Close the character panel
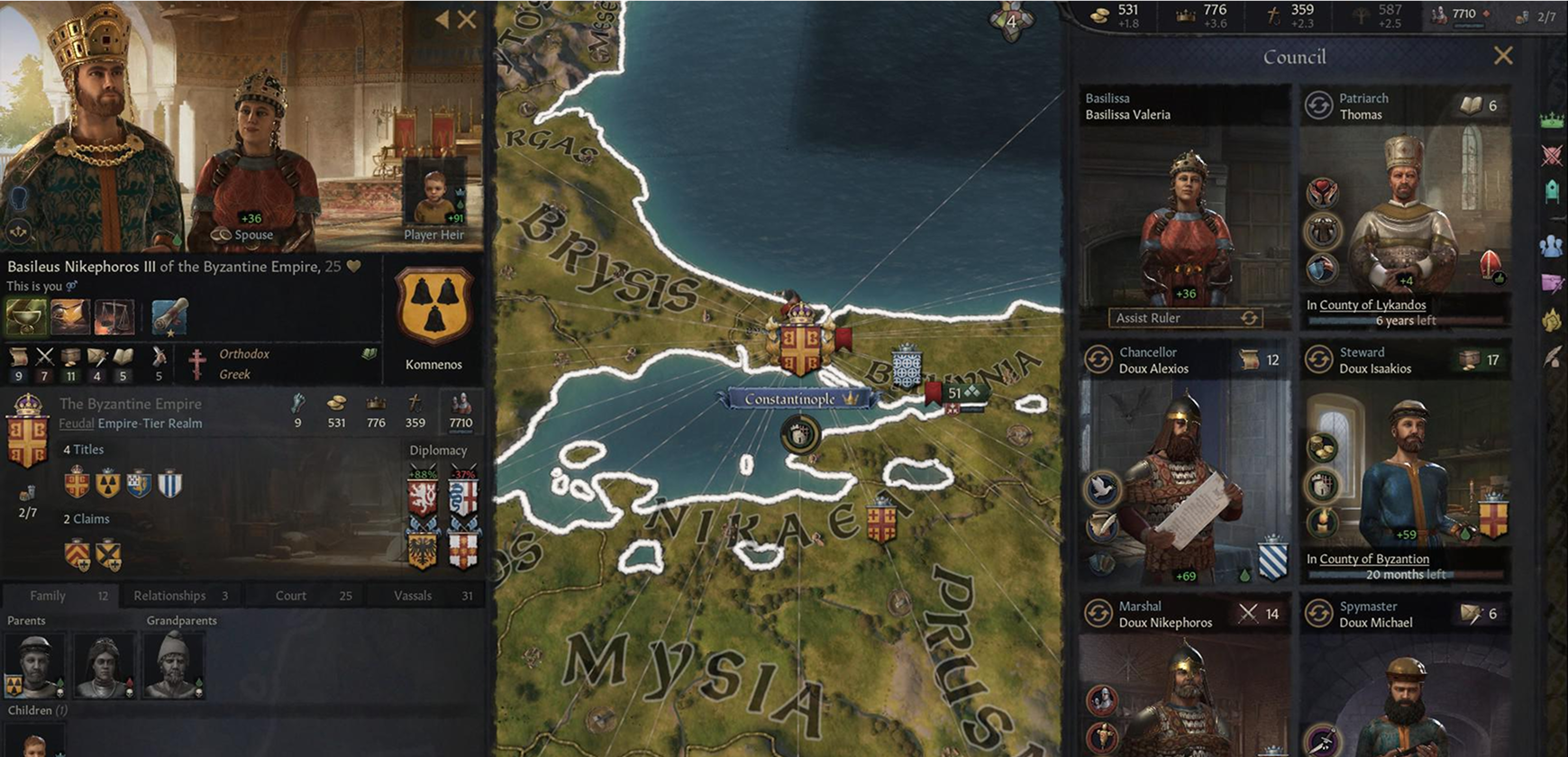 click(467, 19)
